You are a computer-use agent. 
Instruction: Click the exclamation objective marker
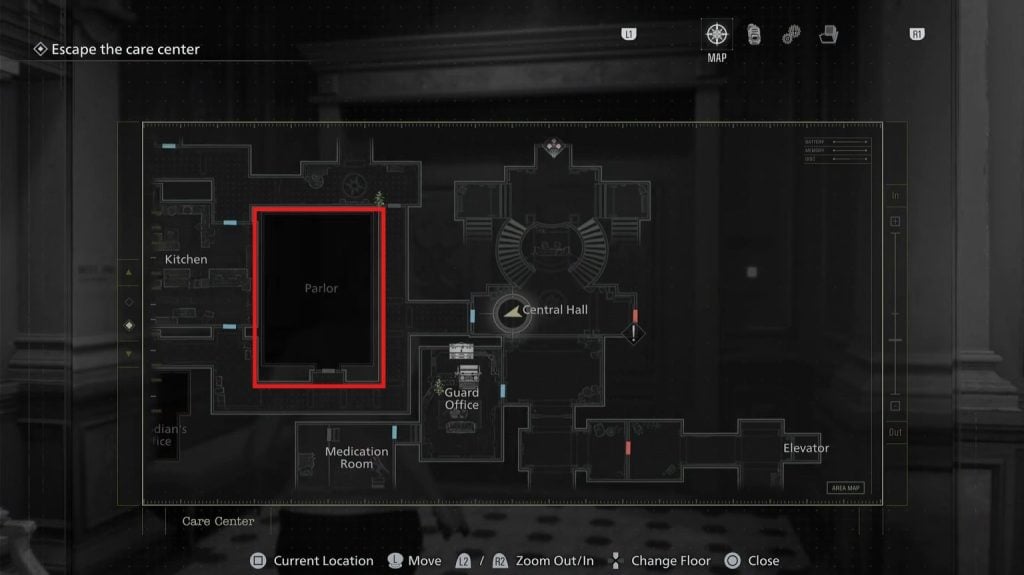(634, 333)
